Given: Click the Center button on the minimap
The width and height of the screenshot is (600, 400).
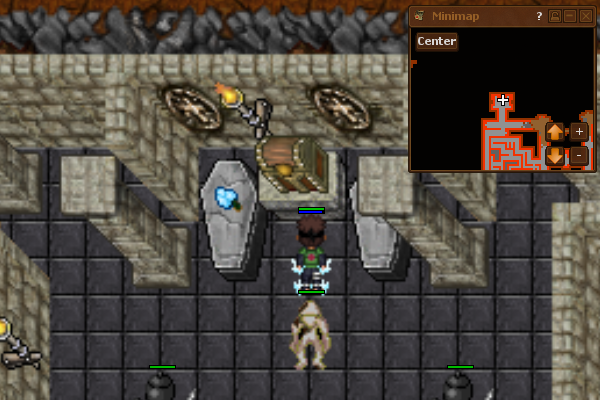Looking at the screenshot, I should [437, 41].
